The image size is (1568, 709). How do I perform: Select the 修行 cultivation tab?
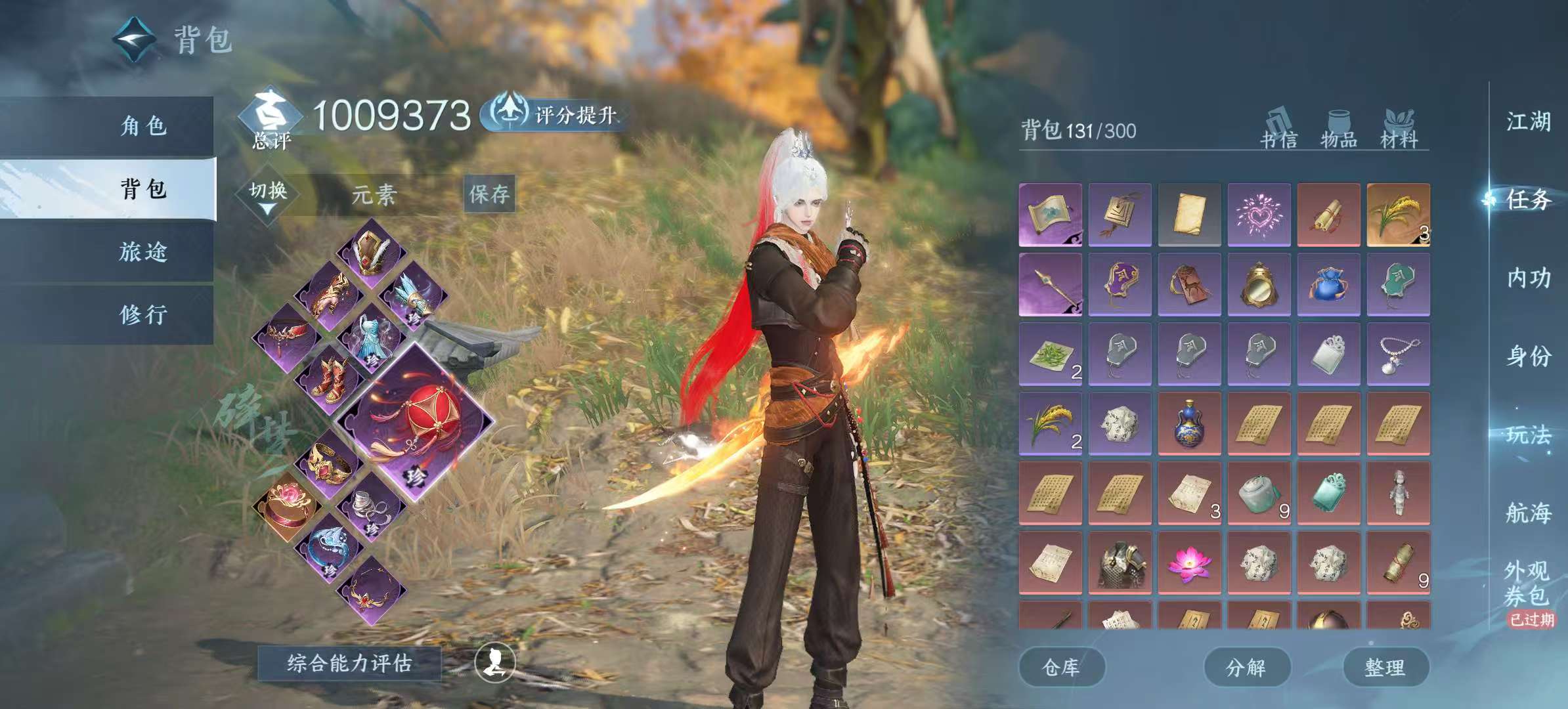point(143,314)
